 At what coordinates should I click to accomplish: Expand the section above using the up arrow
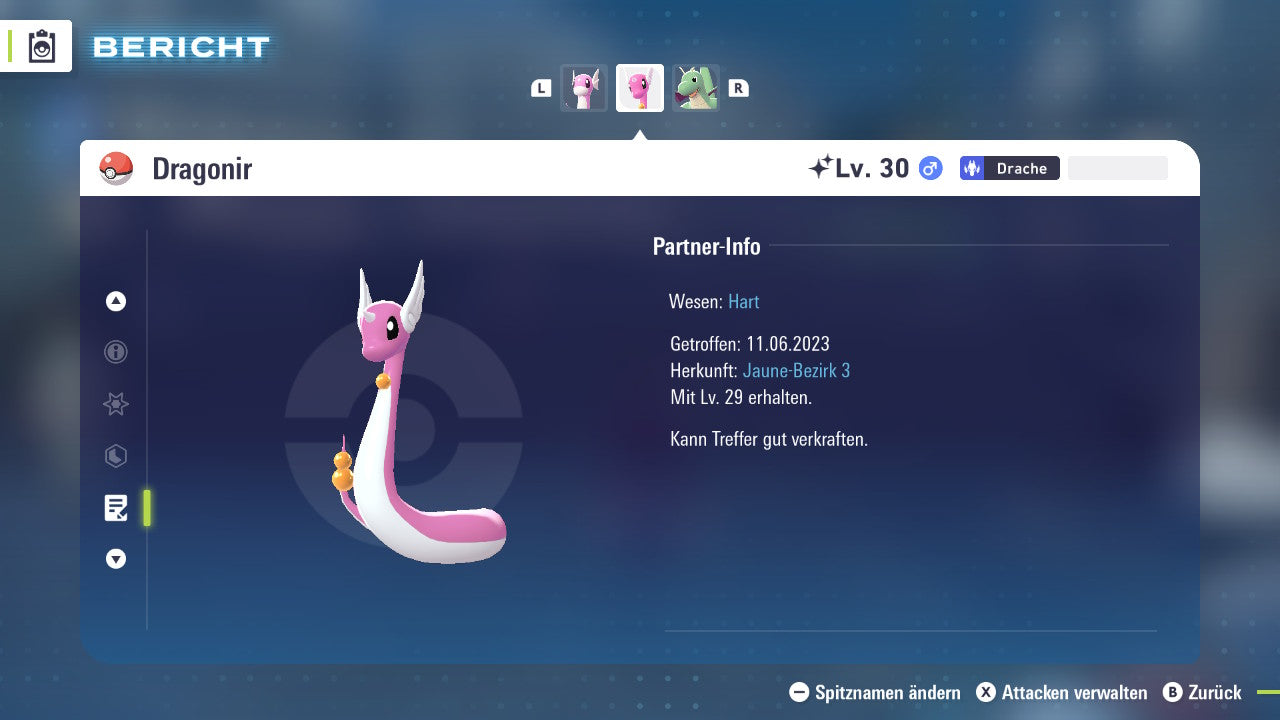pos(115,301)
